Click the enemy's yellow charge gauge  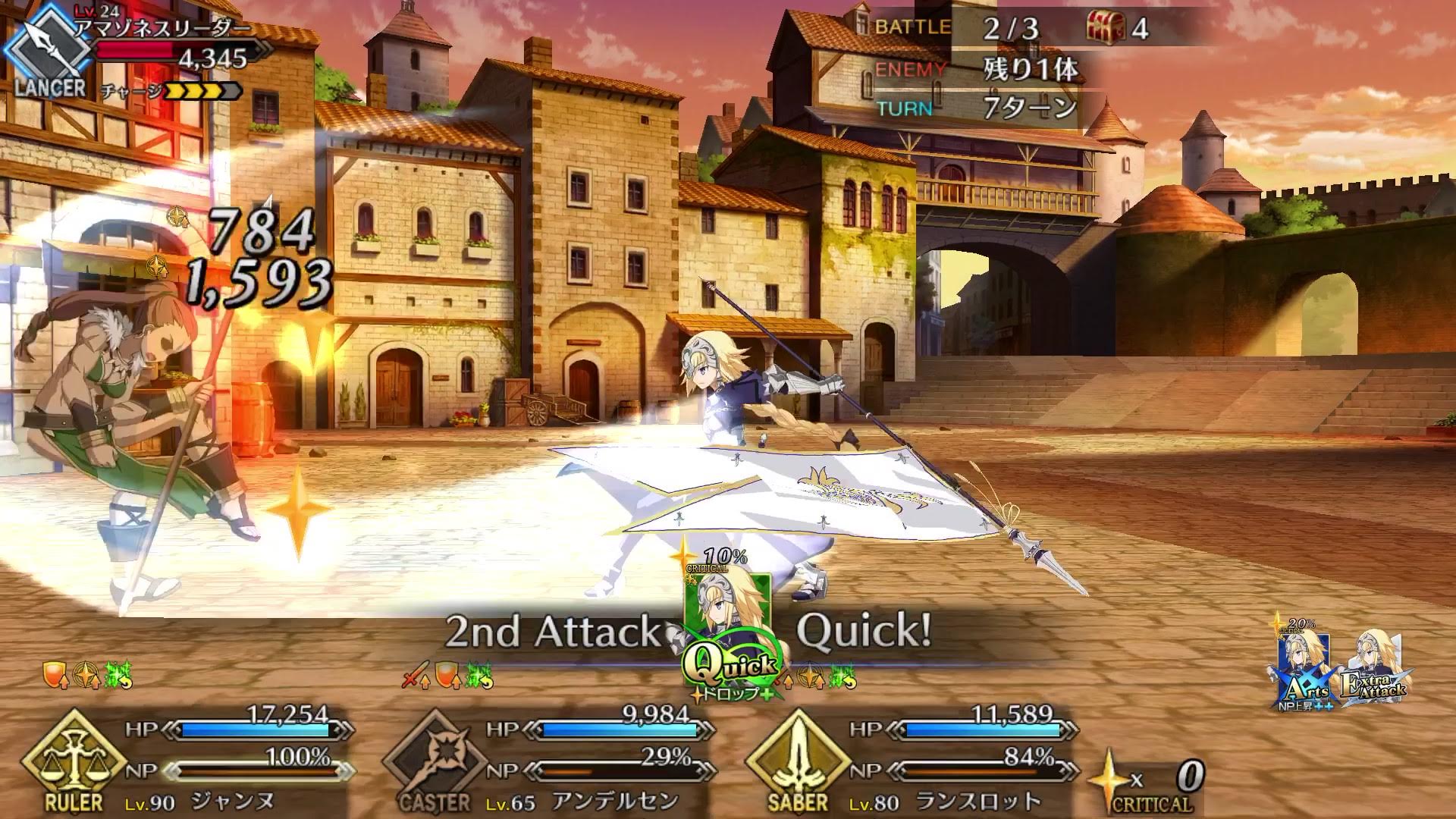click(x=203, y=93)
